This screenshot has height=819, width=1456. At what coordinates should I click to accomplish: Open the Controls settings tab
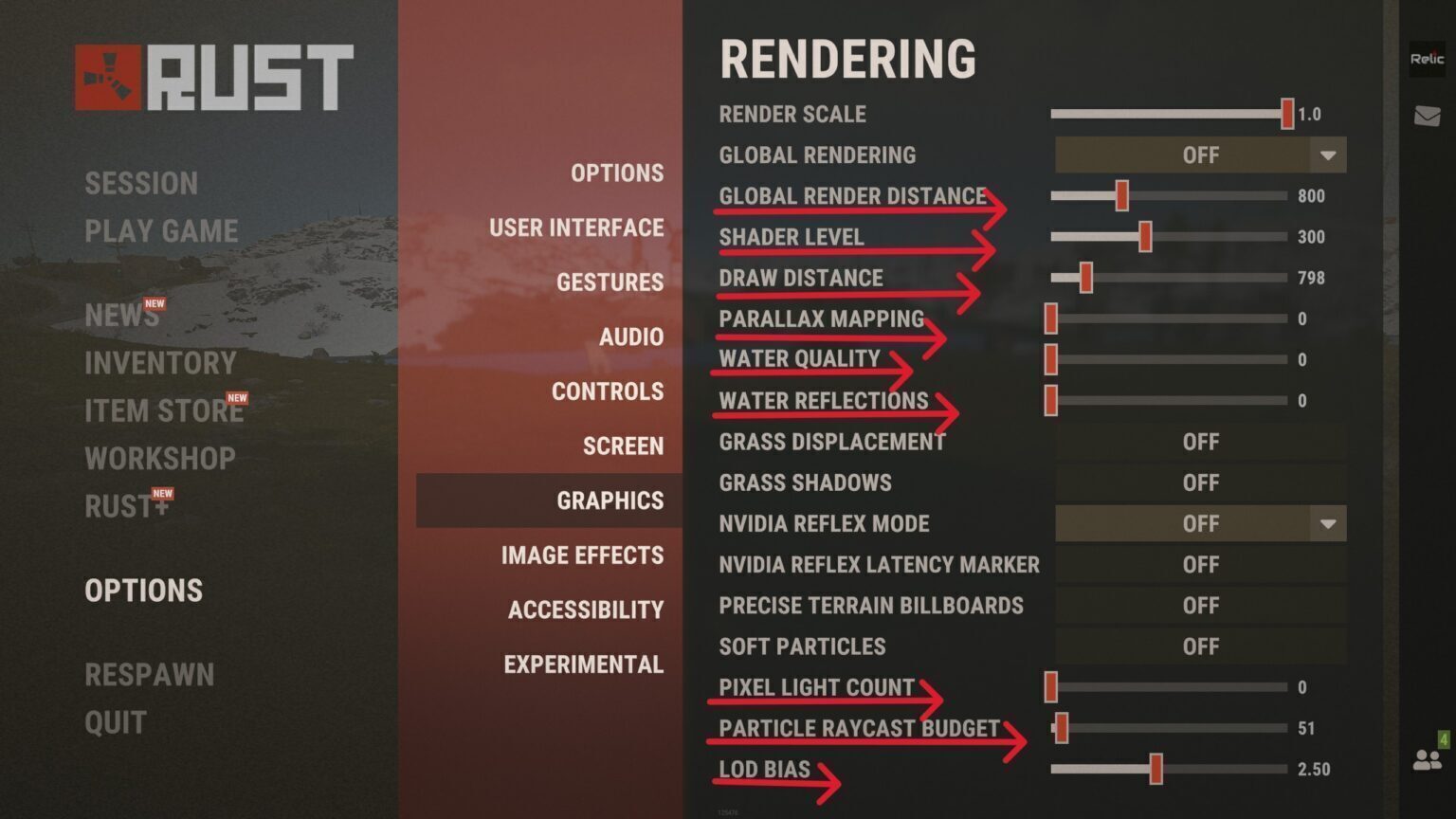[x=608, y=392]
